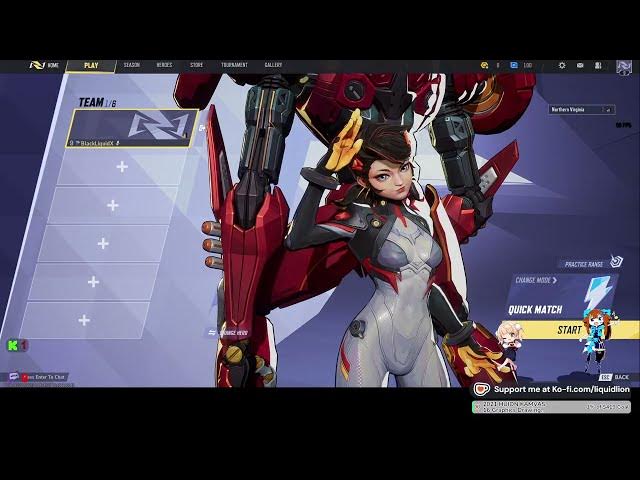The height and width of the screenshot is (480, 640).
Task: Open the Gallery tab
Action: click(273, 65)
